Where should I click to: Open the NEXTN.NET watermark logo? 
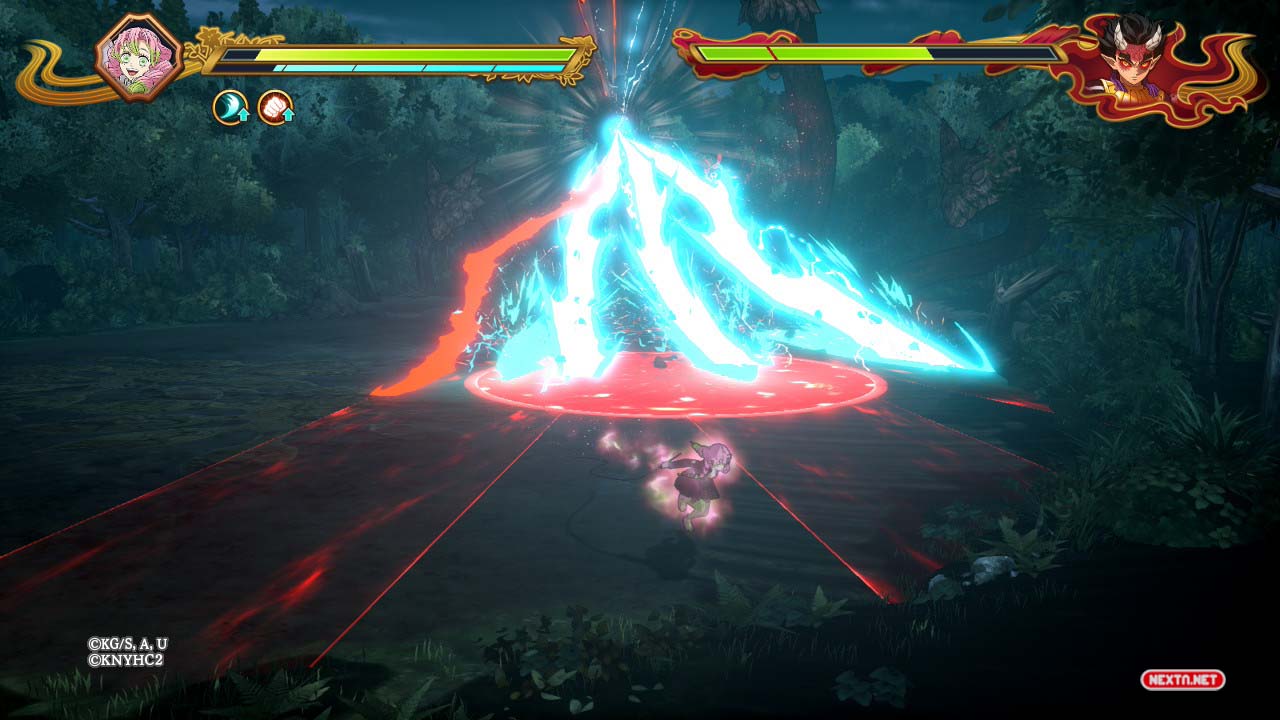click(1182, 680)
